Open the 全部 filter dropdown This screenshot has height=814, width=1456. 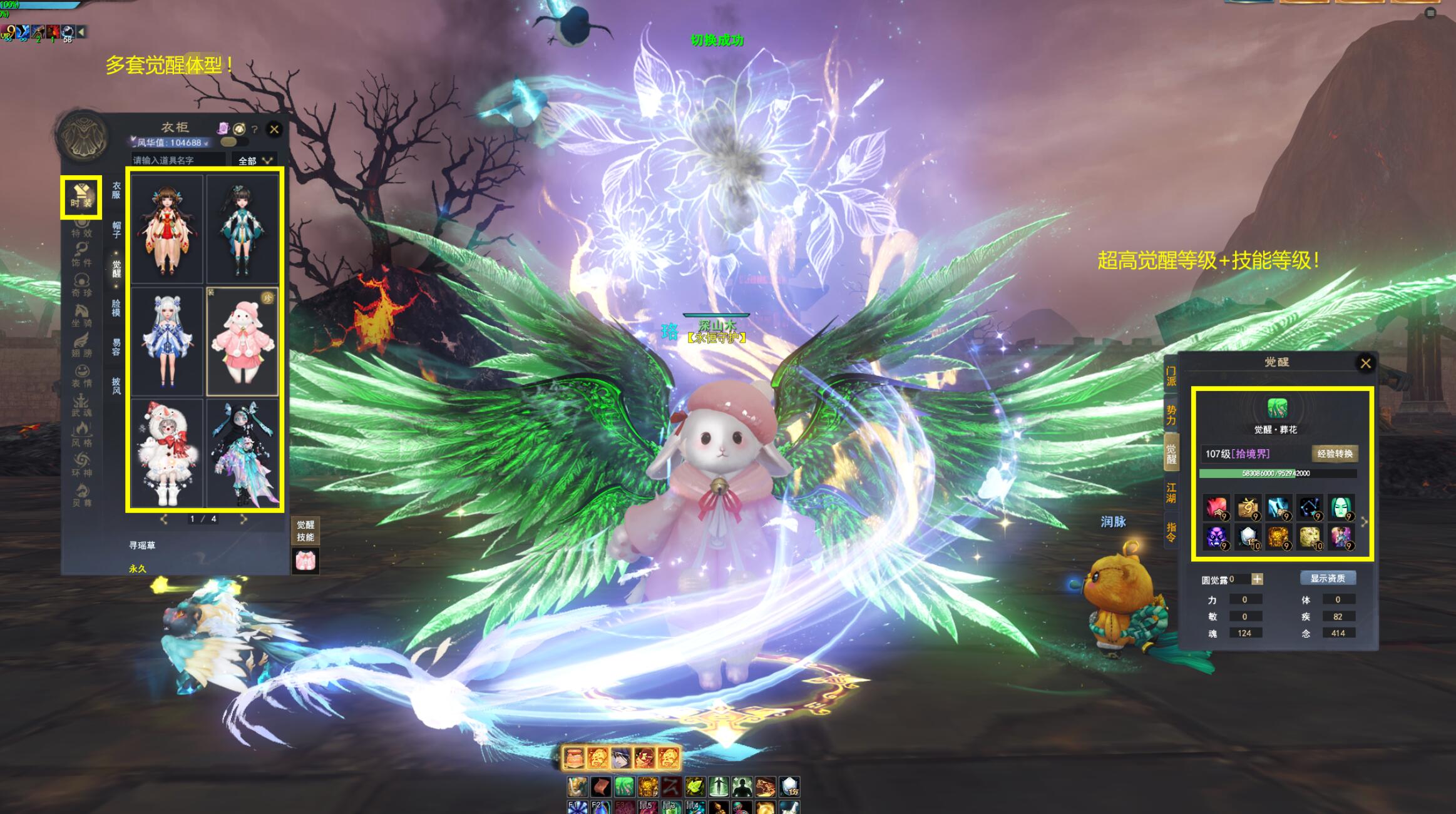tap(255, 161)
